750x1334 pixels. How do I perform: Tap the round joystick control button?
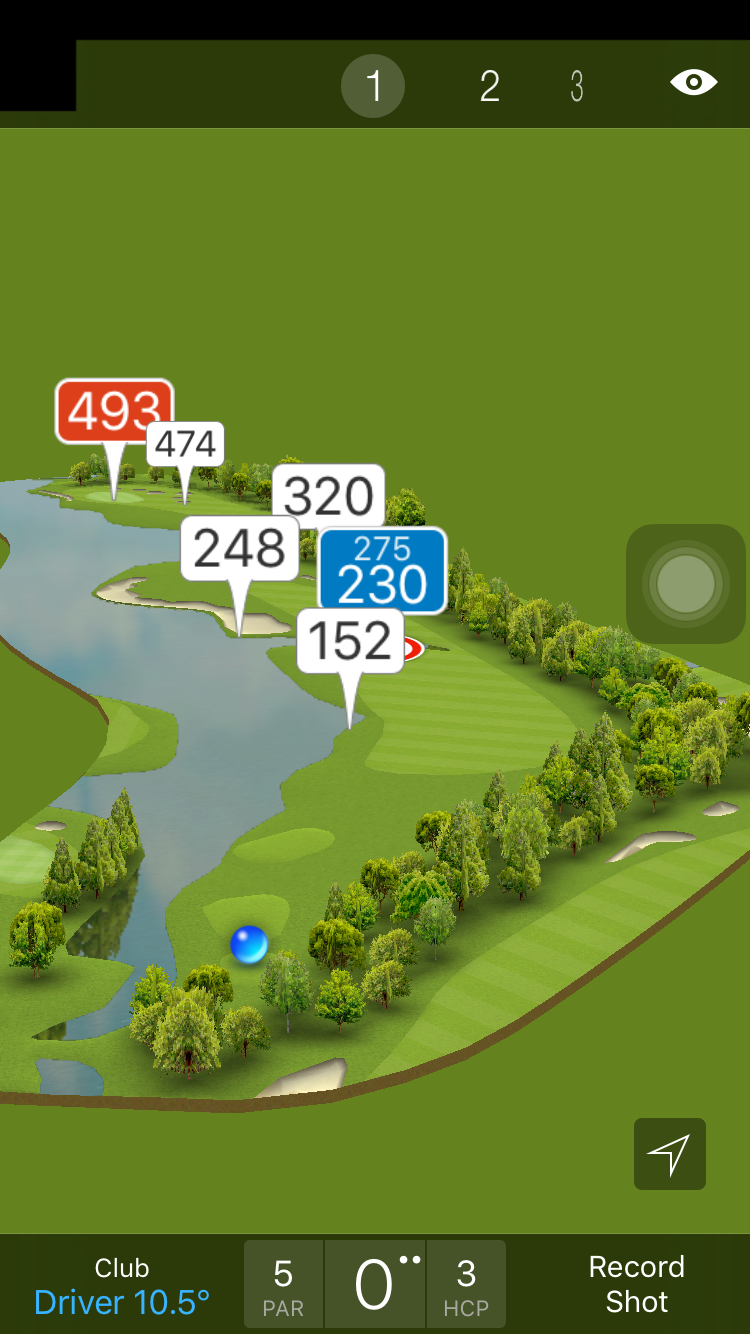point(686,583)
